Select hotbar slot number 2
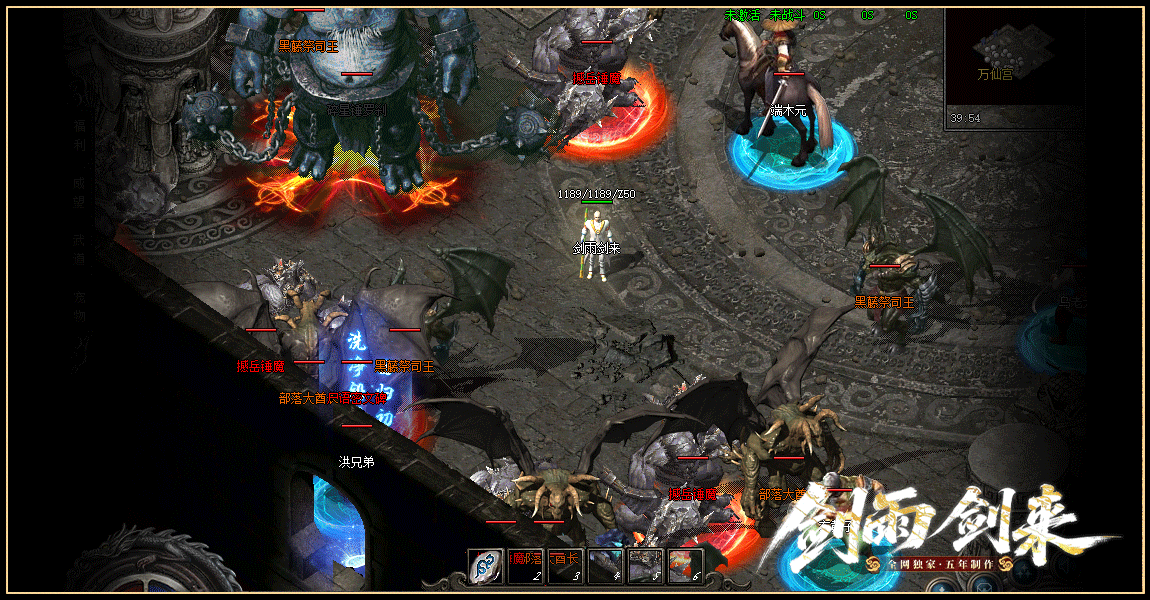The image size is (1150, 600). tap(526, 566)
